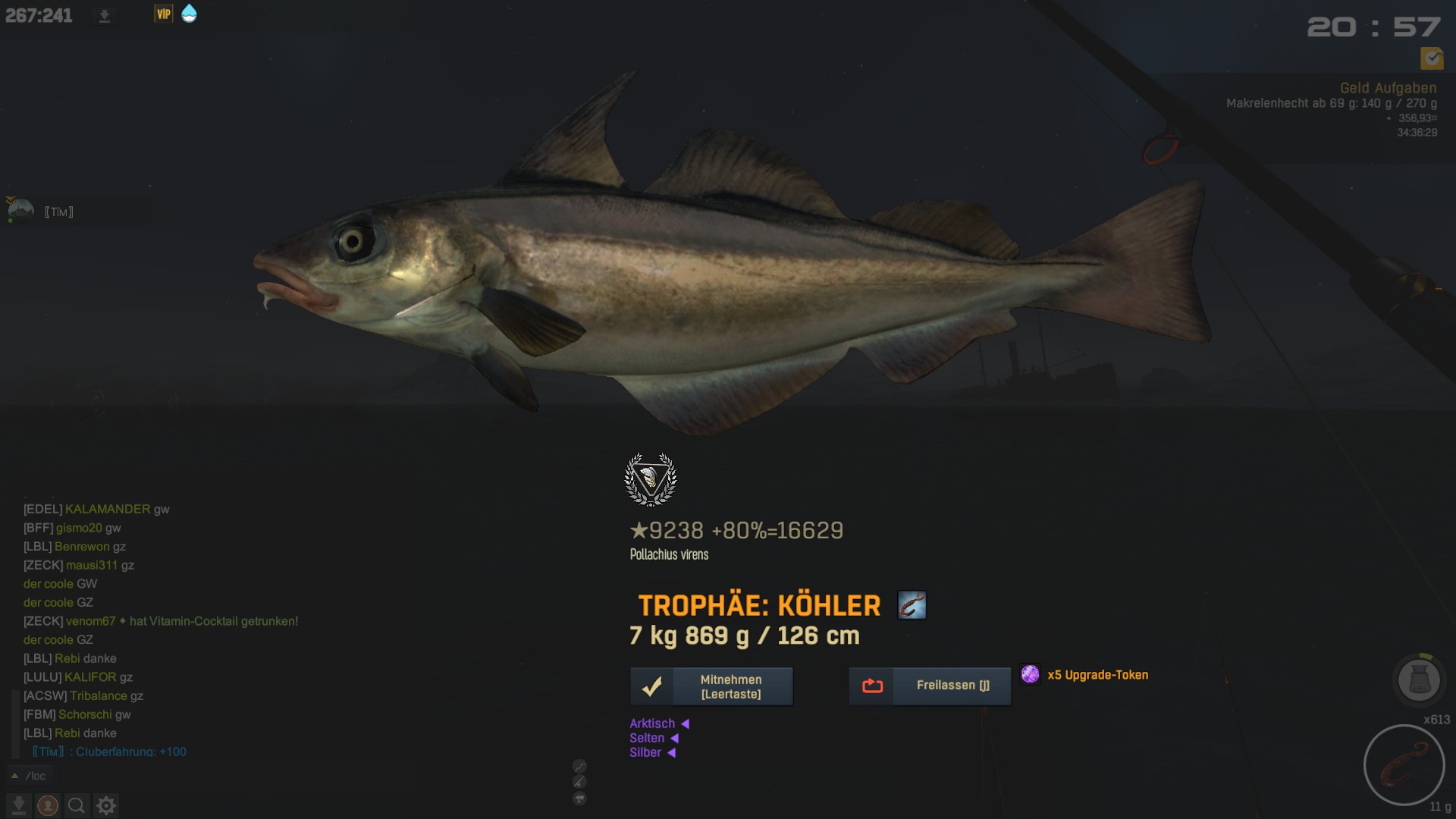Click the laurel wreath trophy badge
Viewport: 1456px width, 819px height.
[650, 479]
